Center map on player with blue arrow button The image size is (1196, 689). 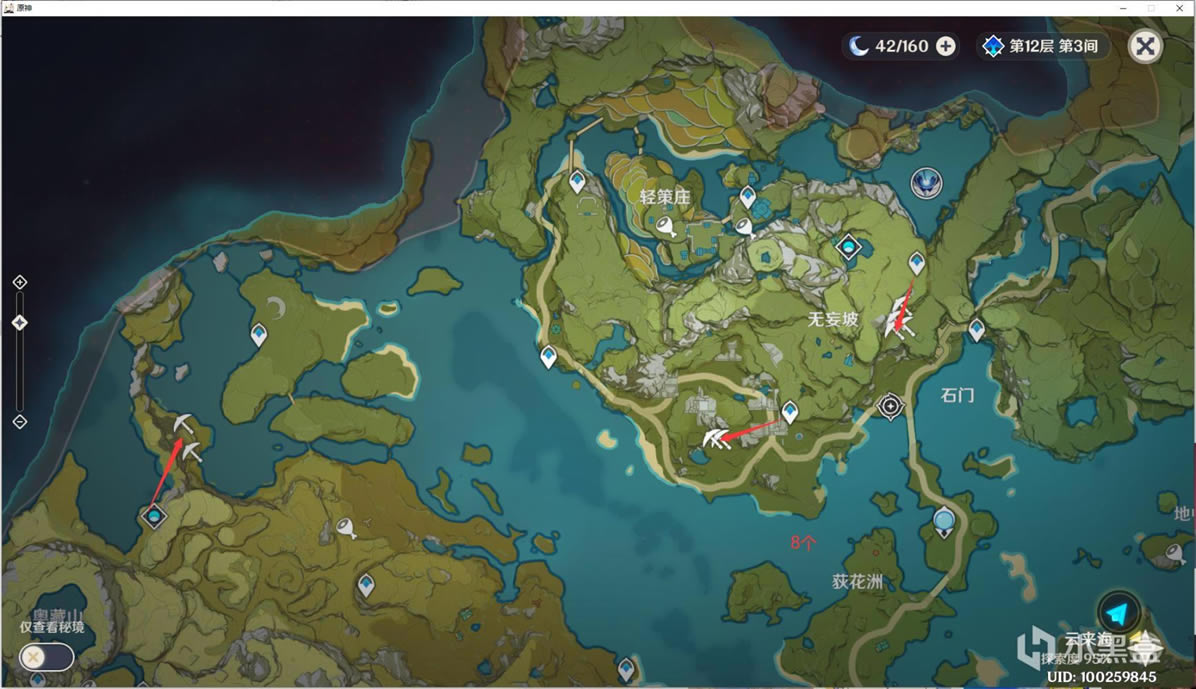point(1118,613)
